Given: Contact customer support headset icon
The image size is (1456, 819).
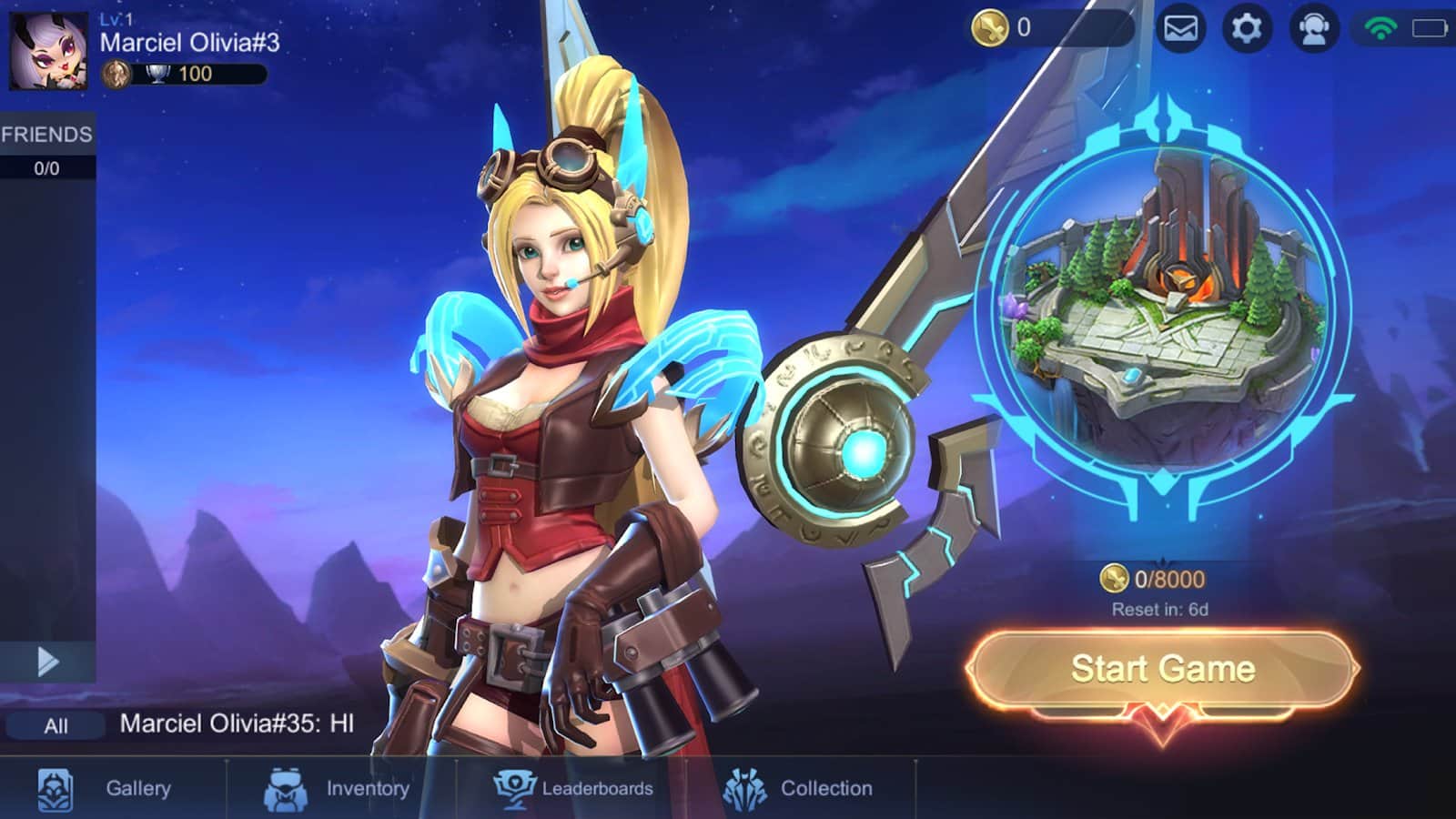Looking at the screenshot, I should [x=1312, y=28].
